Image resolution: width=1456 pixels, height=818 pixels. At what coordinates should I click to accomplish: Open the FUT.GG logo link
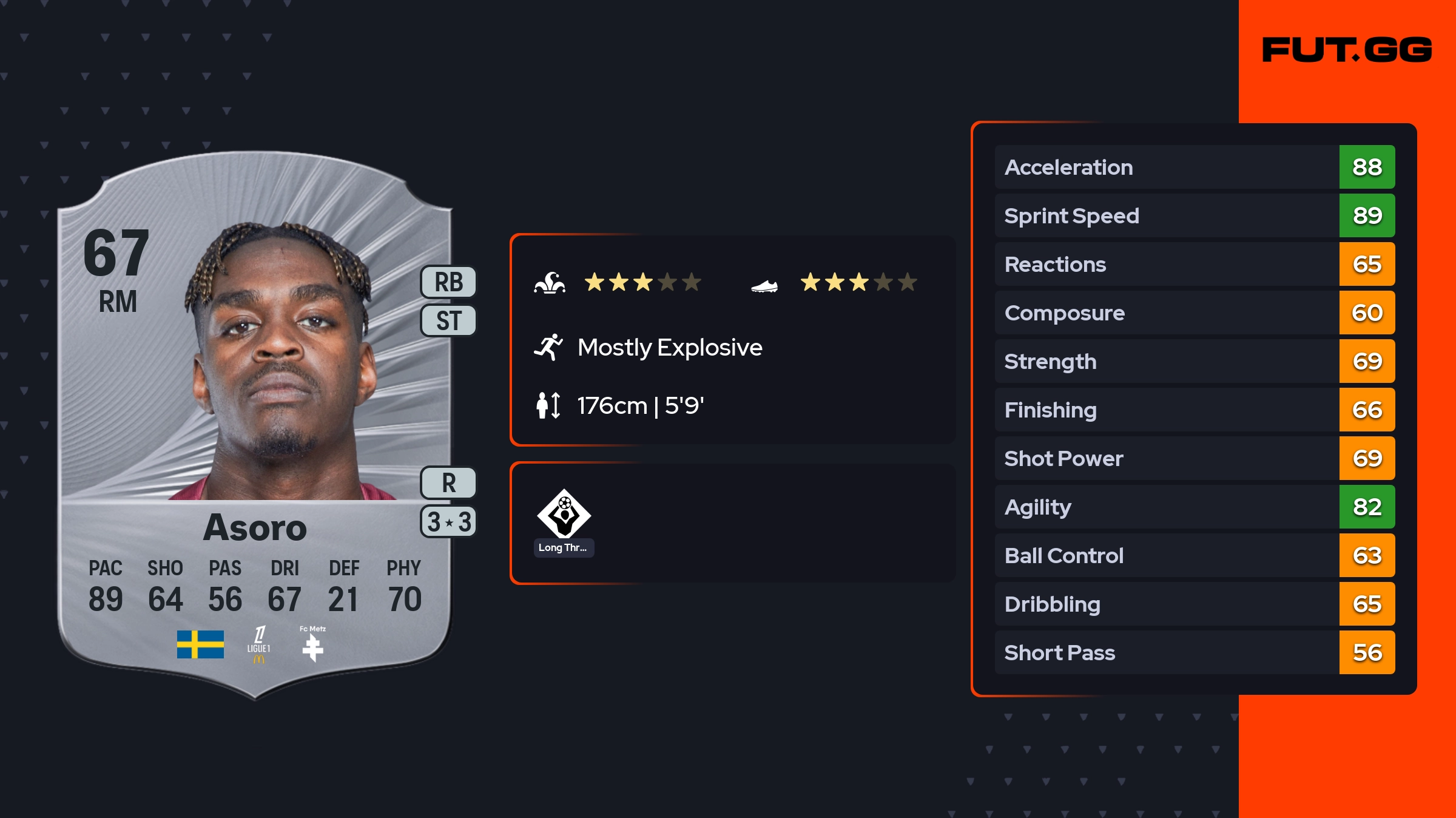(1347, 50)
